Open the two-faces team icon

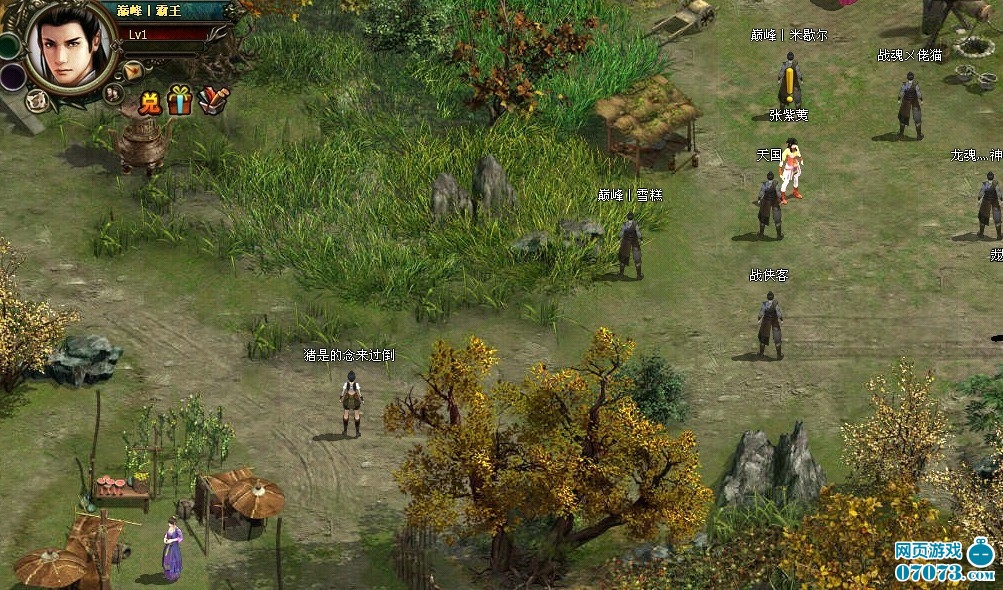tap(114, 93)
